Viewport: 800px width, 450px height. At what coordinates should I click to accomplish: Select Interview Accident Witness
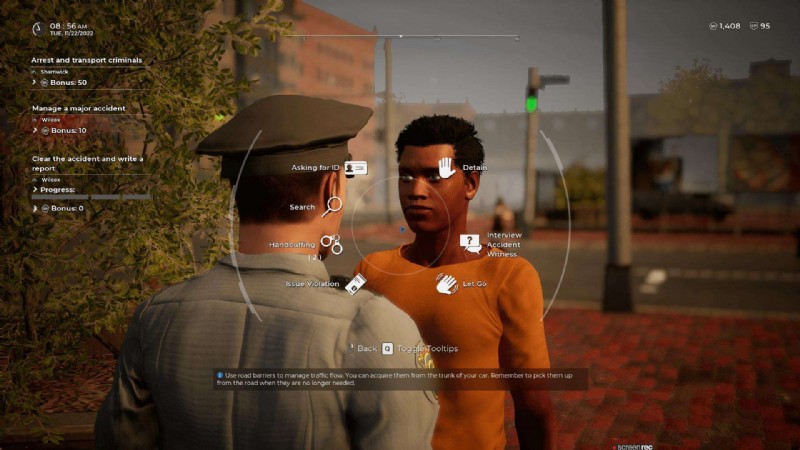tap(471, 243)
